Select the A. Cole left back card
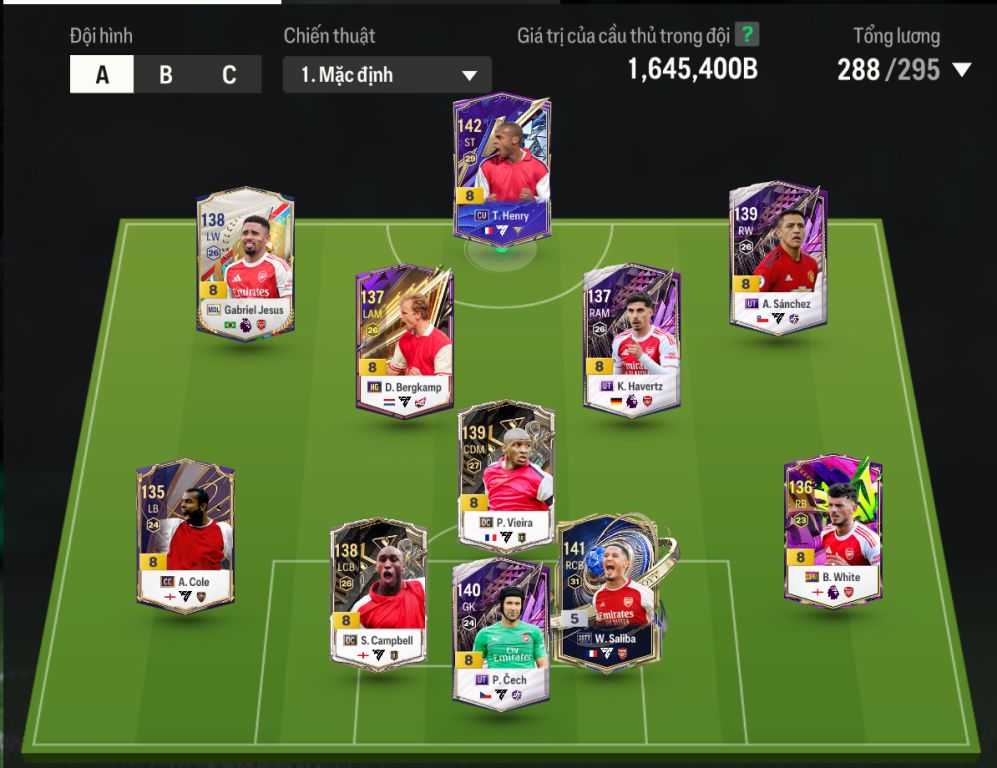997x768 pixels. [x=186, y=534]
